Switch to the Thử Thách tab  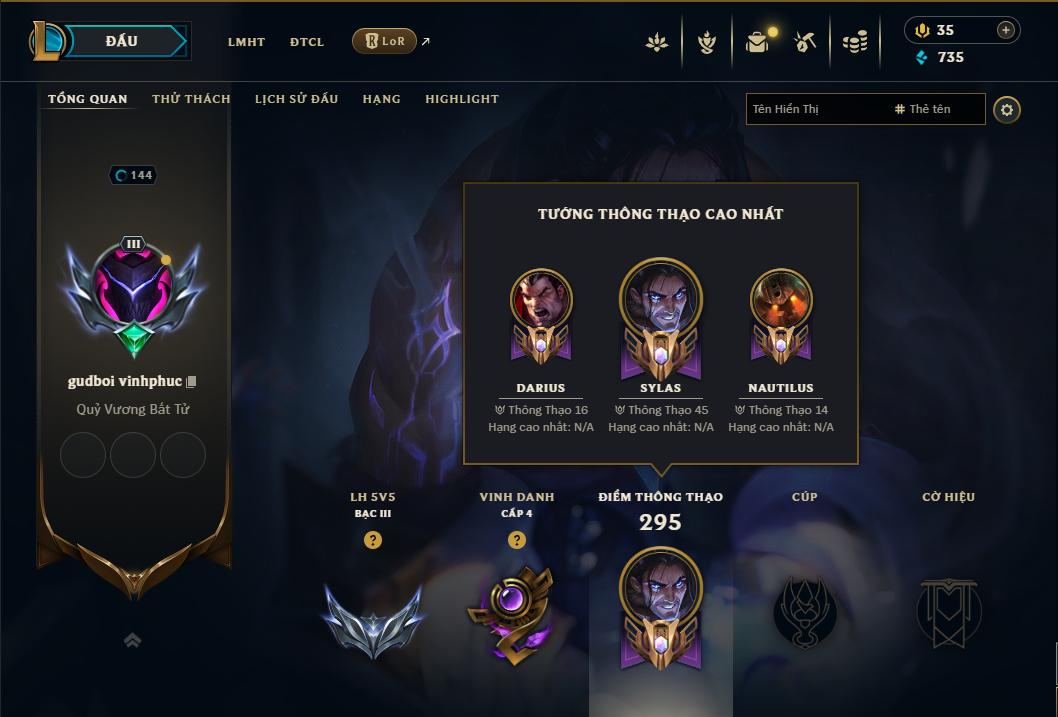point(191,99)
